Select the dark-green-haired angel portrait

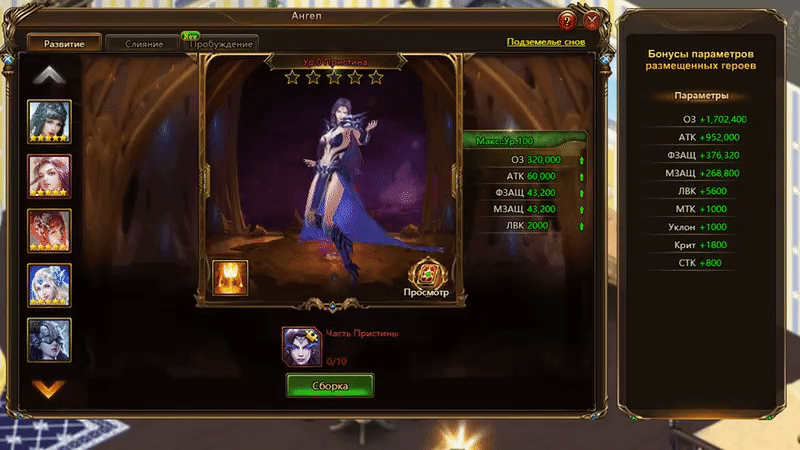point(48,122)
